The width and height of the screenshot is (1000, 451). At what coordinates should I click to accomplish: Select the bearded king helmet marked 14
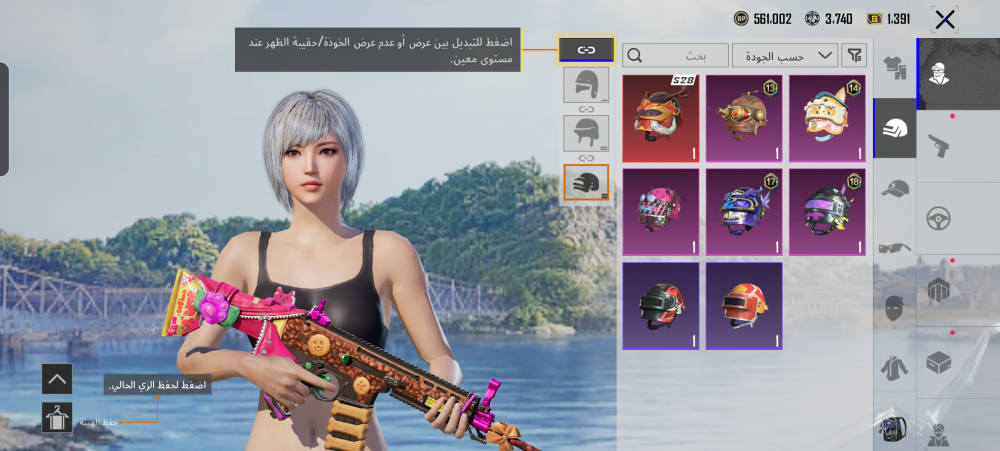pyautogui.click(x=827, y=117)
